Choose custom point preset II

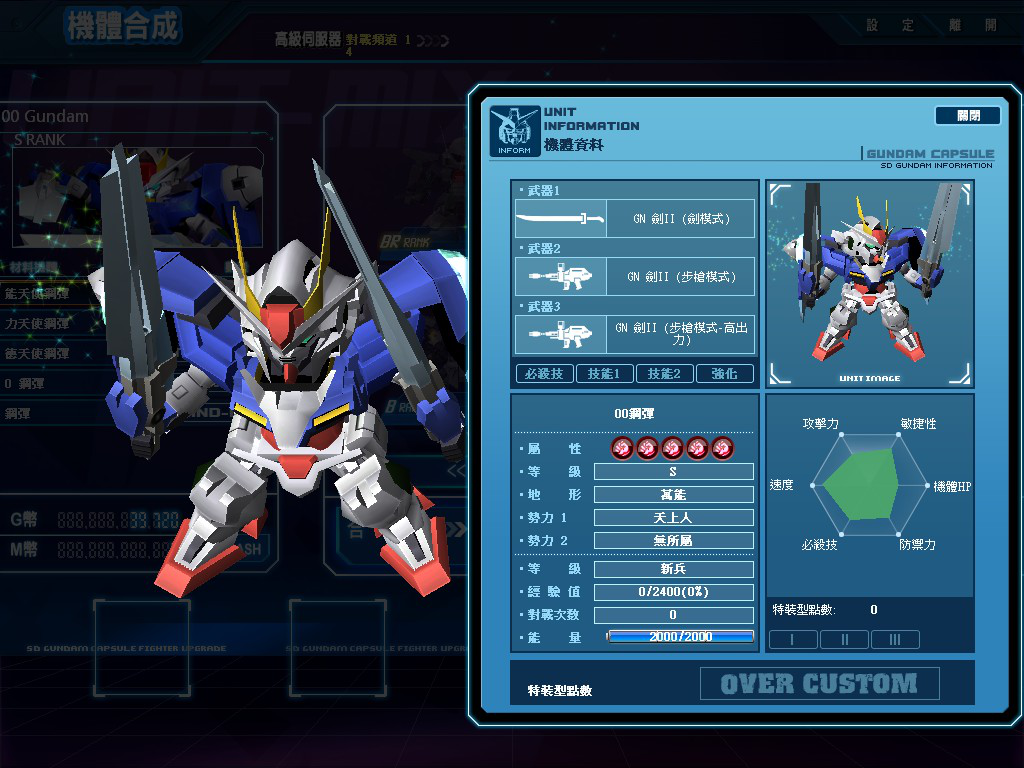point(844,640)
